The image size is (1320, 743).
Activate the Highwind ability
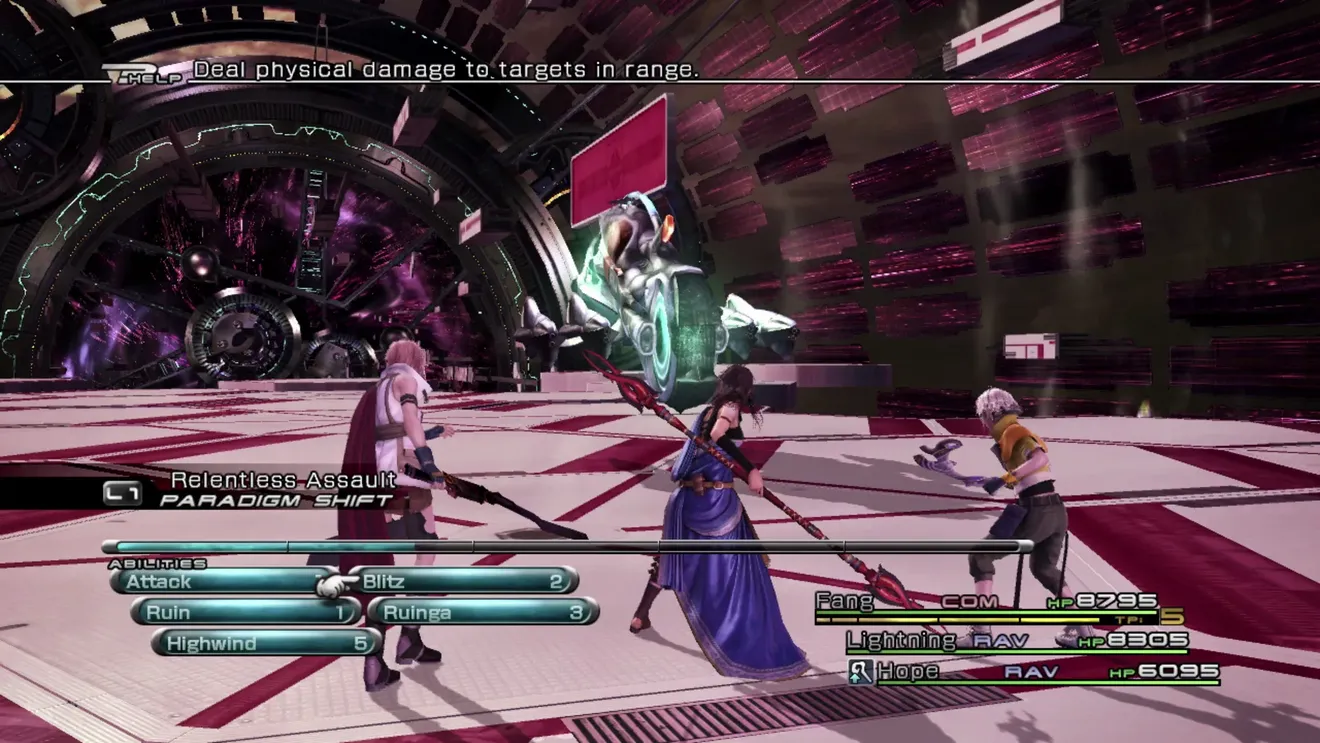click(x=265, y=643)
